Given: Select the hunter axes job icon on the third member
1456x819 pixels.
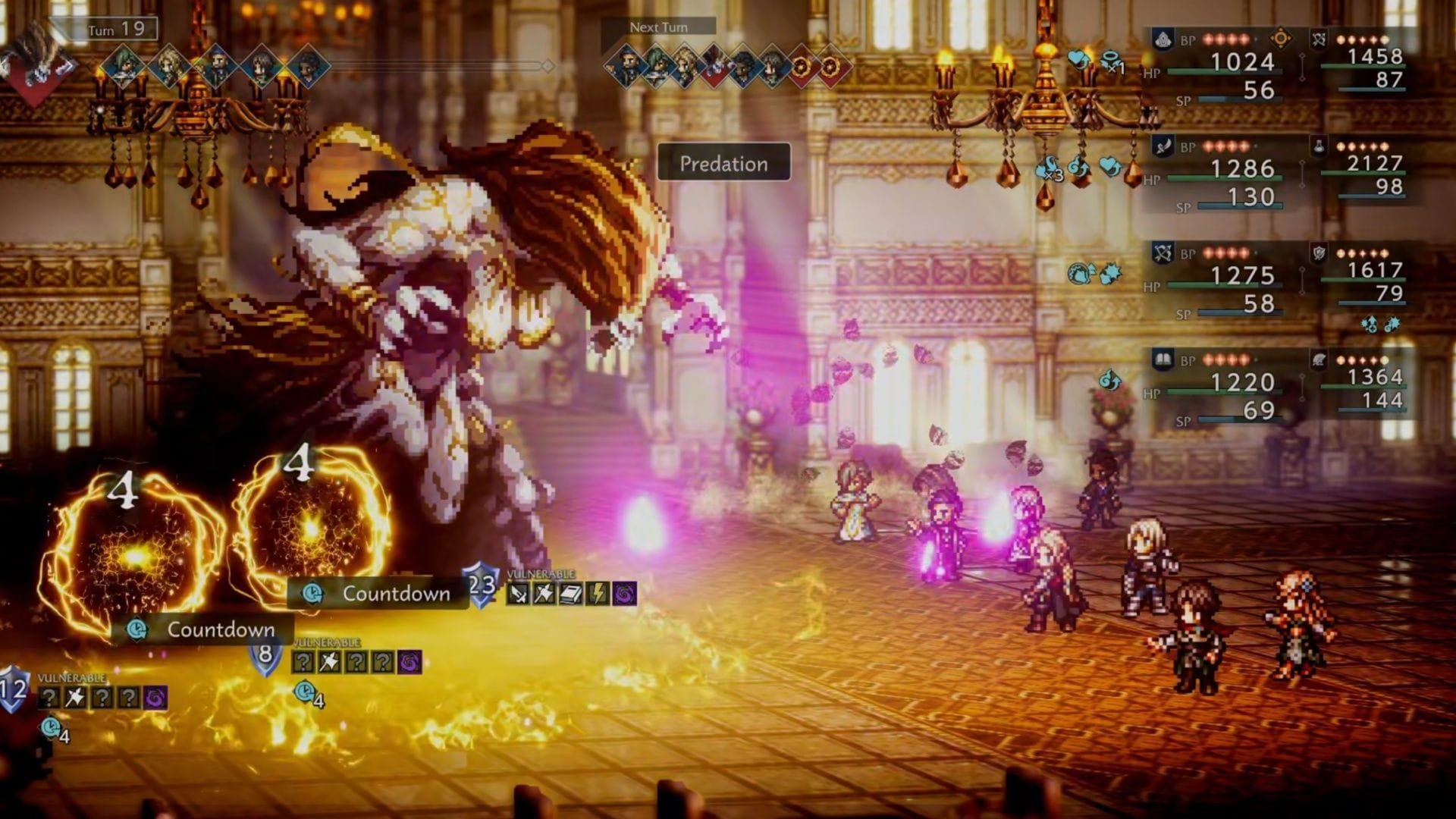Looking at the screenshot, I should point(1163,253).
